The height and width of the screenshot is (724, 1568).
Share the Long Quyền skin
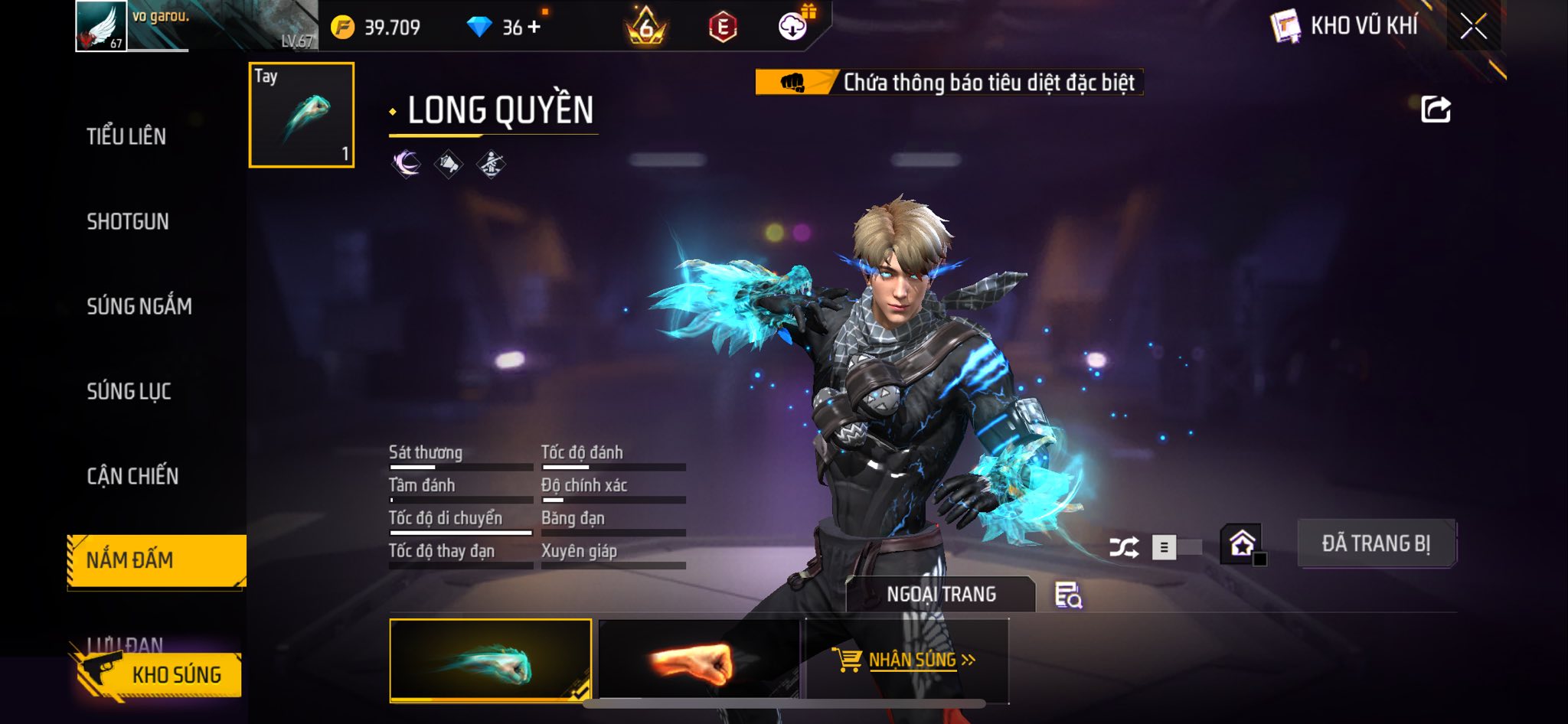click(x=1436, y=109)
